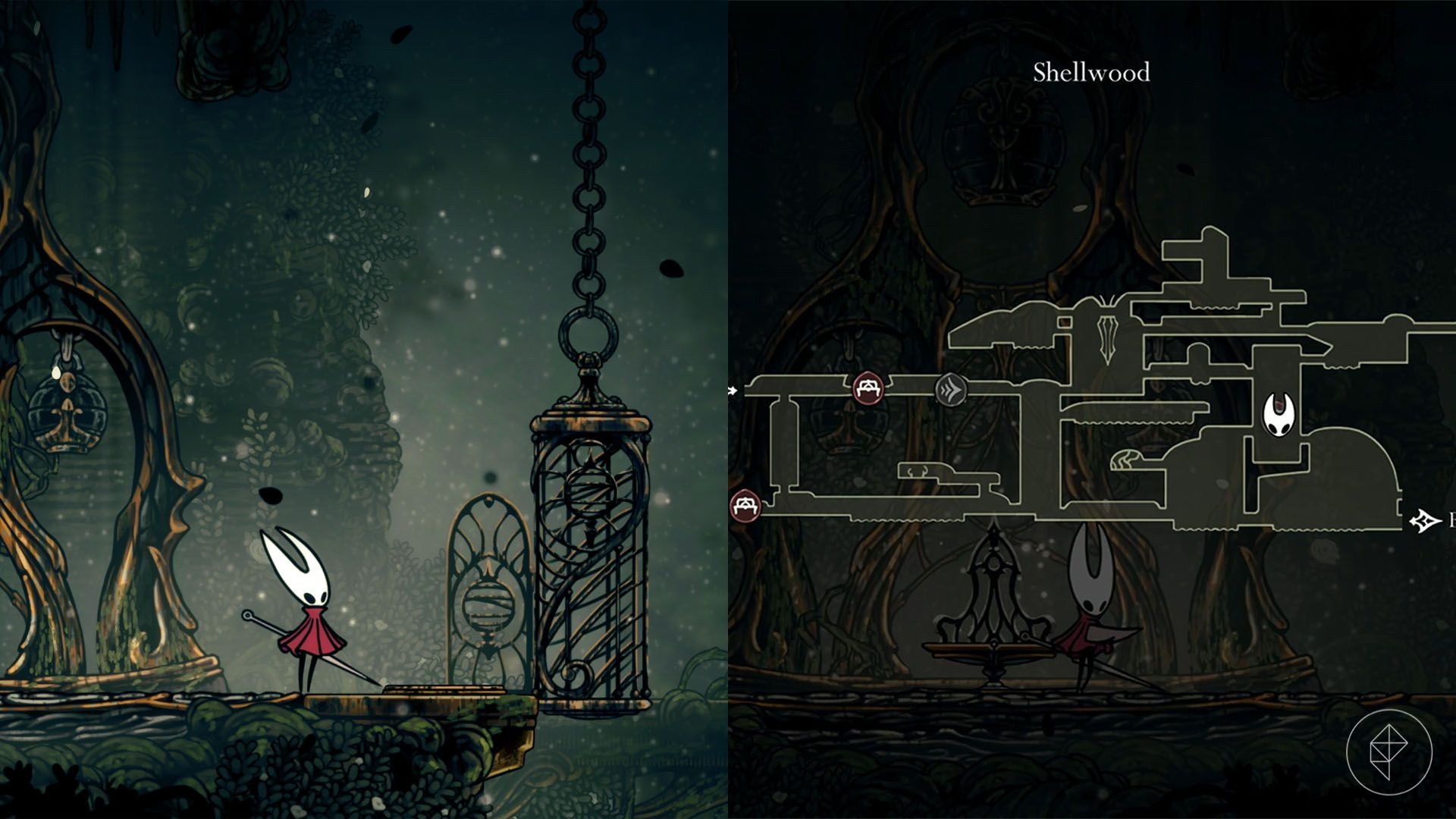Click the bench marker cut off by the map edge

tap(745, 505)
